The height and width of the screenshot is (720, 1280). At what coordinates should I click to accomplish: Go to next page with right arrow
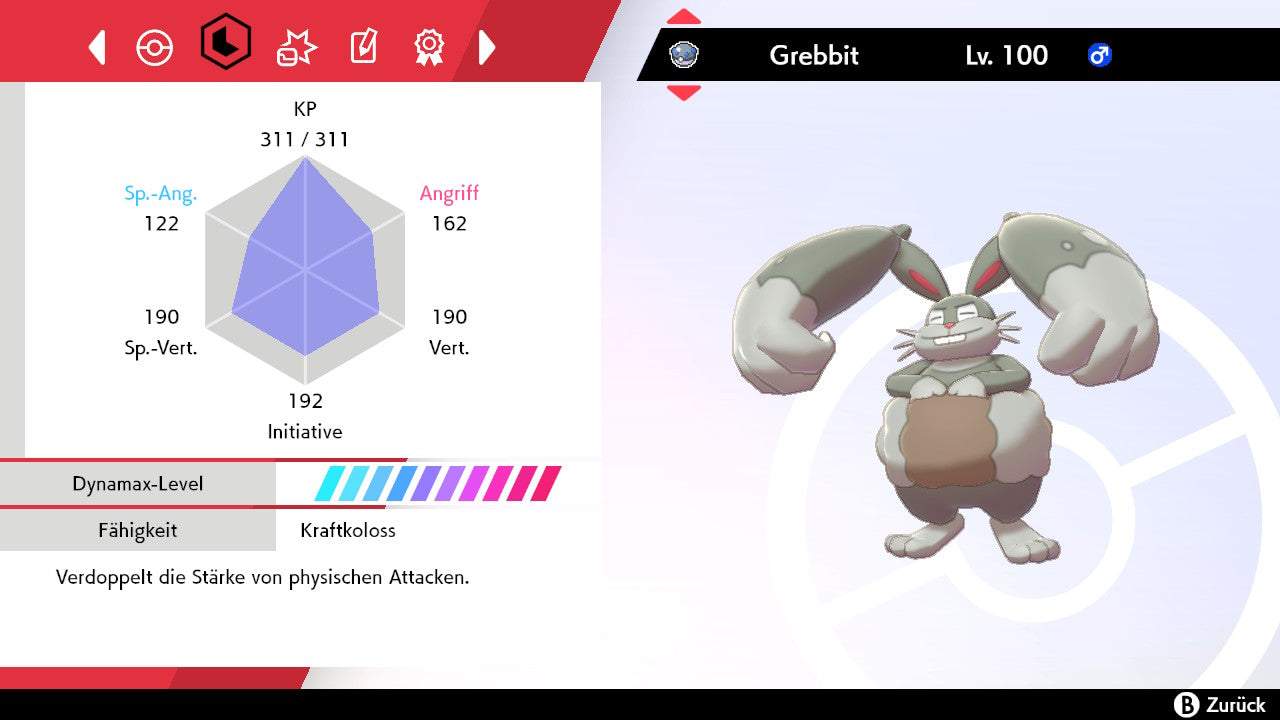pyautogui.click(x=487, y=47)
